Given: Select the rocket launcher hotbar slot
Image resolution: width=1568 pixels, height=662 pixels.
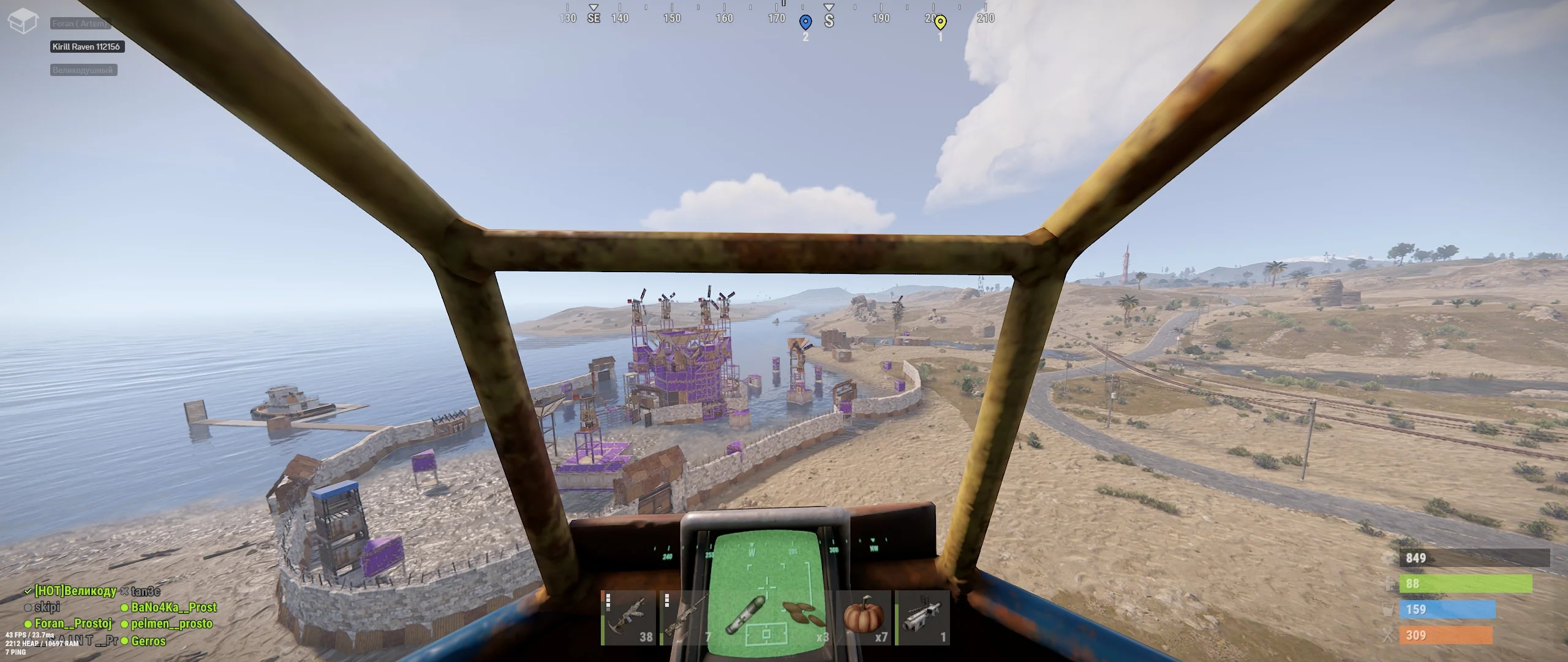Looking at the screenshot, I should click(x=922, y=618).
